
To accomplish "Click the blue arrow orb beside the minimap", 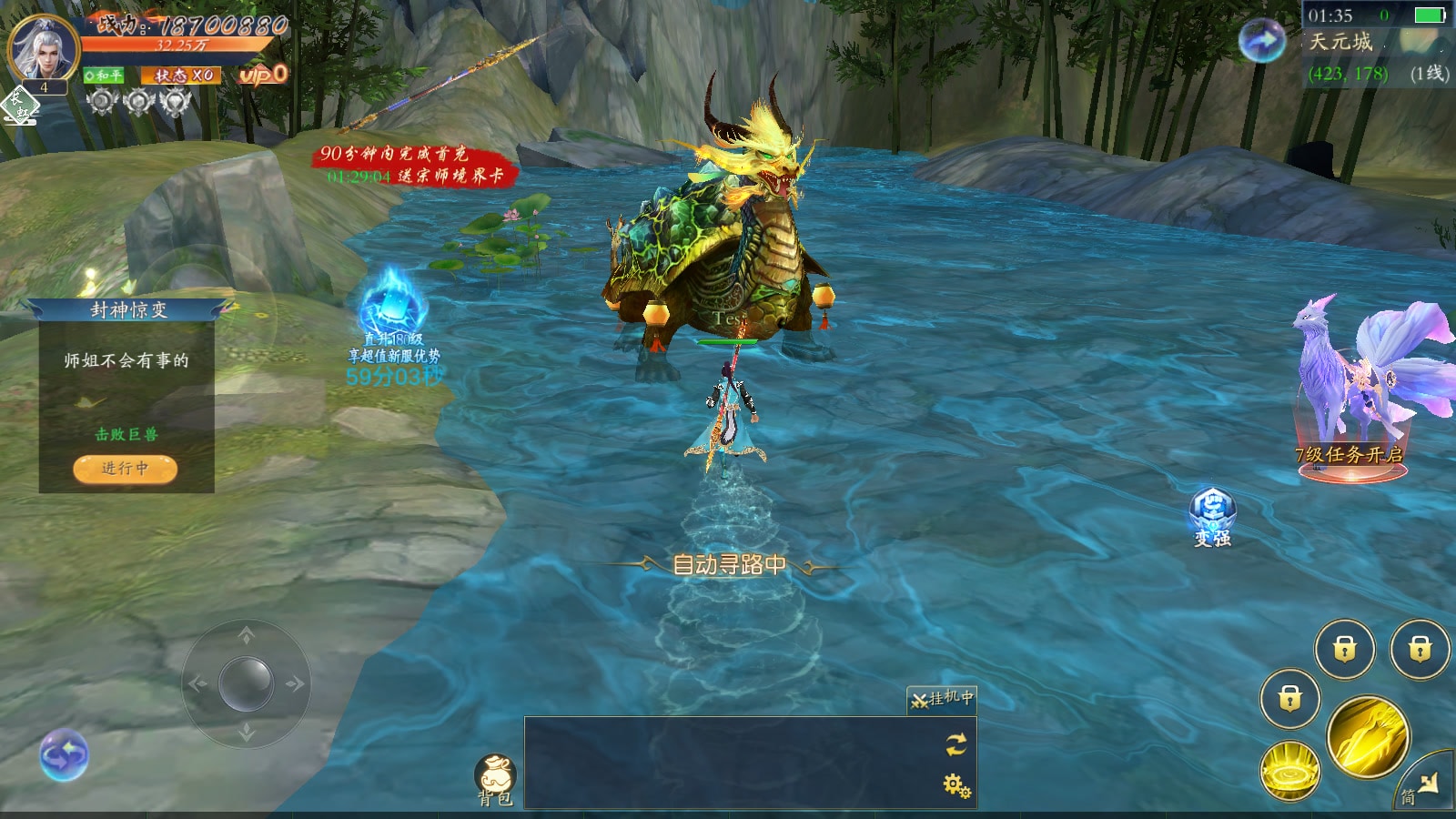I will (1262, 40).
